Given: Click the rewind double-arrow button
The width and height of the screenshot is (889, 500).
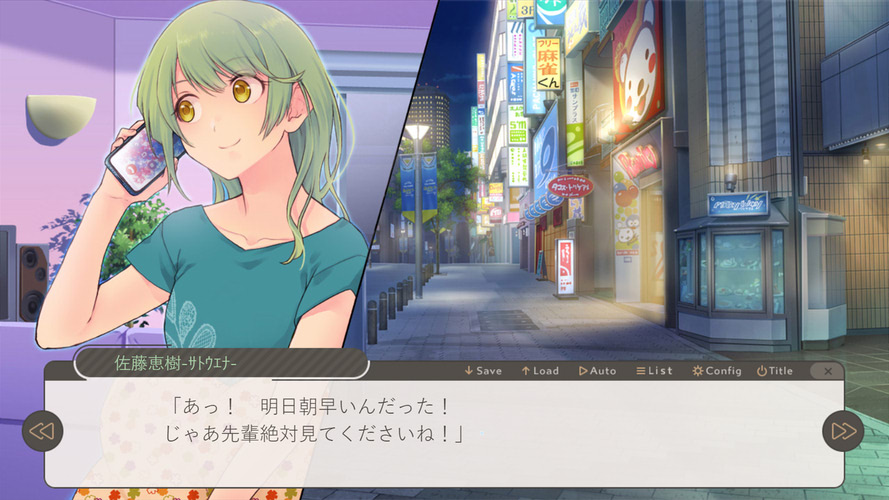Looking at the screenshot, I should click(x=42, y=431).
